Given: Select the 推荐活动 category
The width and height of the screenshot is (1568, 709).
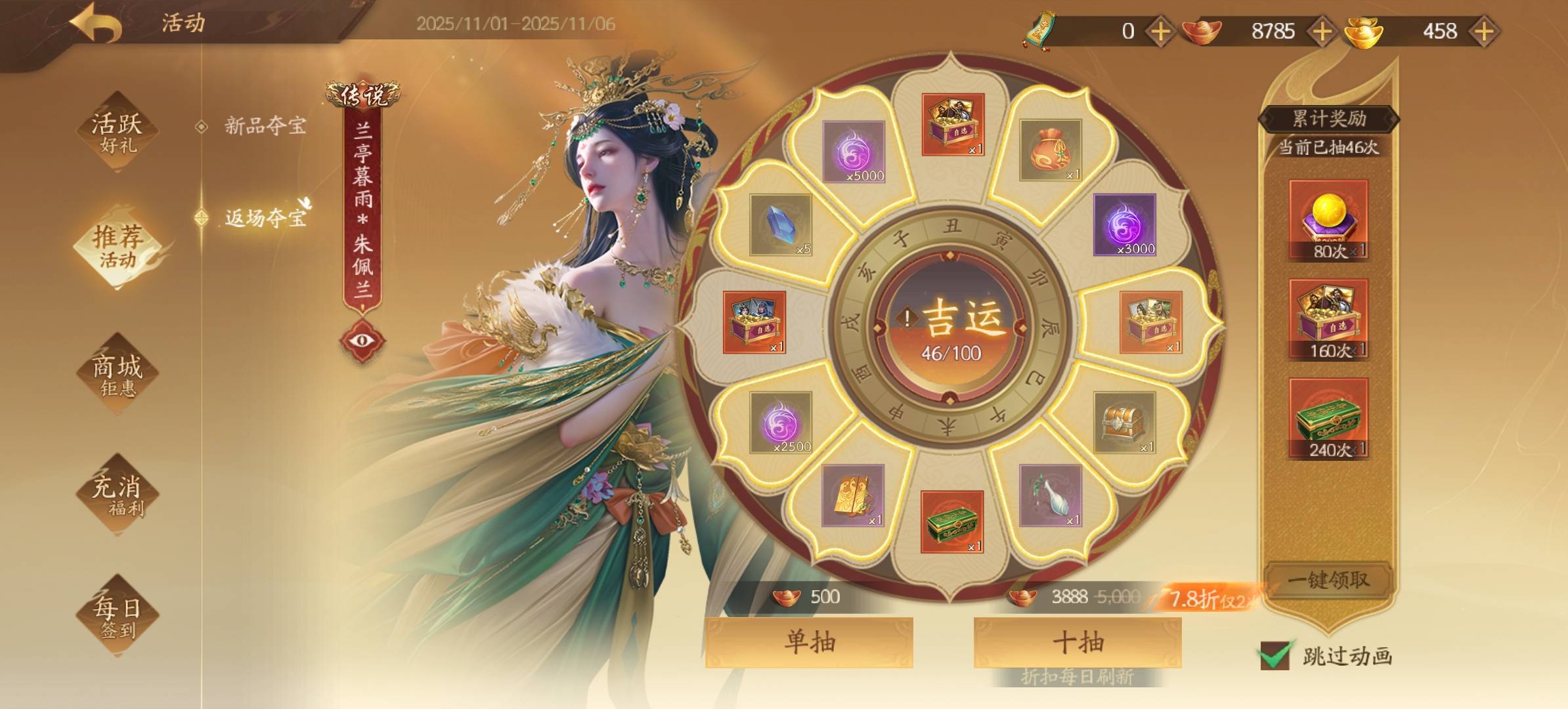Looking at the screenshot, I should click(x=117, y=246).
